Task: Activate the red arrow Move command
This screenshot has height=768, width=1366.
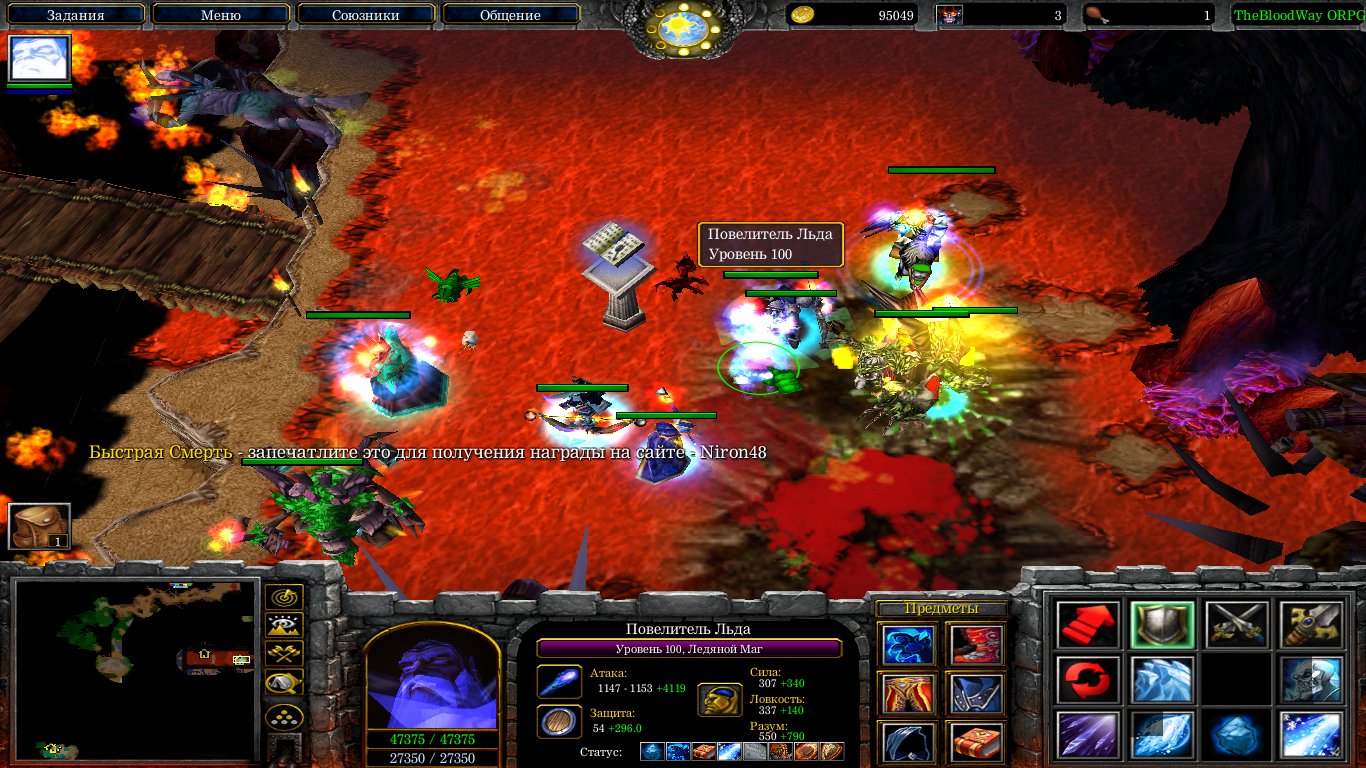Action: pyautogui.click(x=1087, y=625)
